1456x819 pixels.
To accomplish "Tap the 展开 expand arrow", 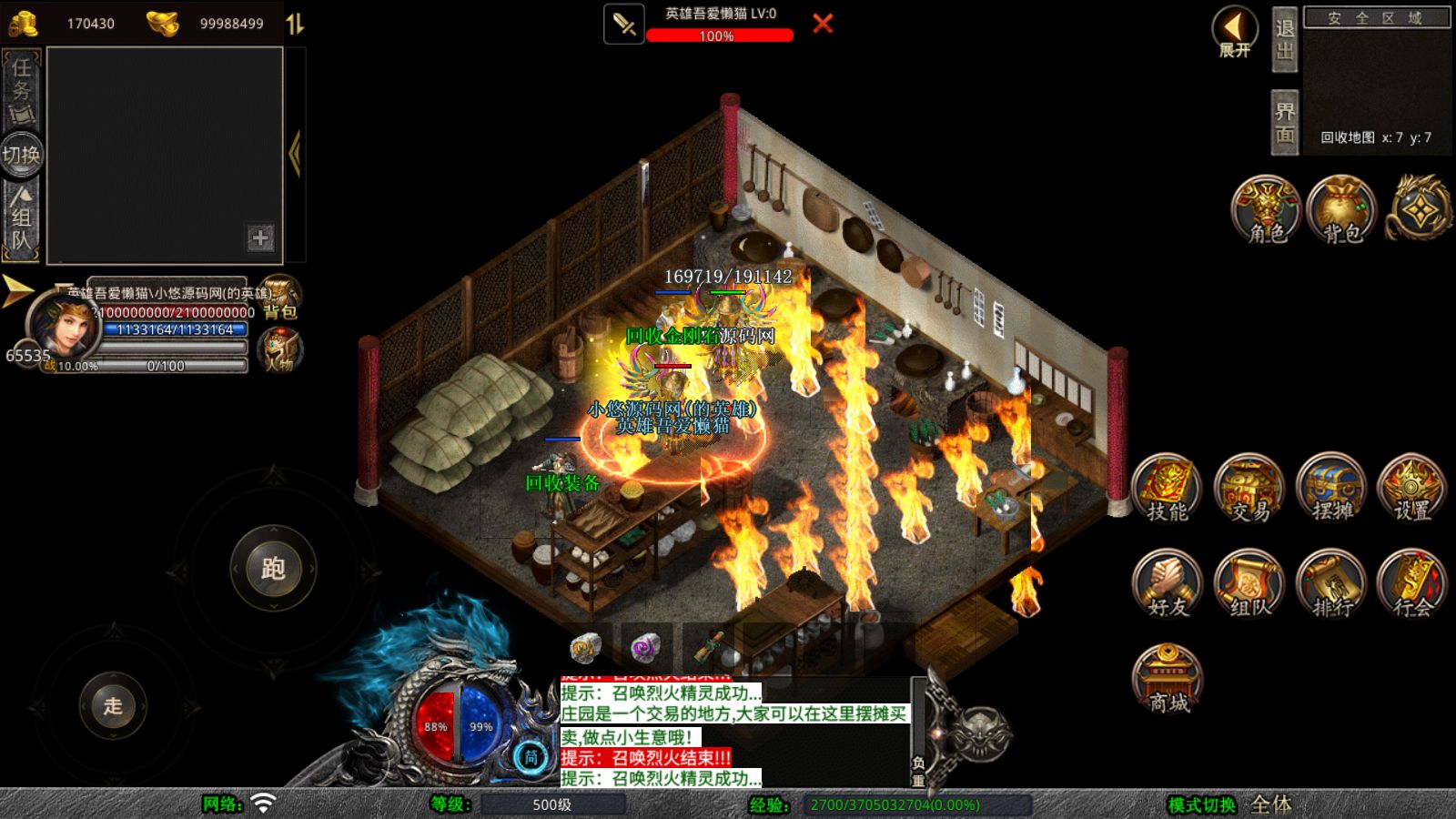I will coord(1235,33).
